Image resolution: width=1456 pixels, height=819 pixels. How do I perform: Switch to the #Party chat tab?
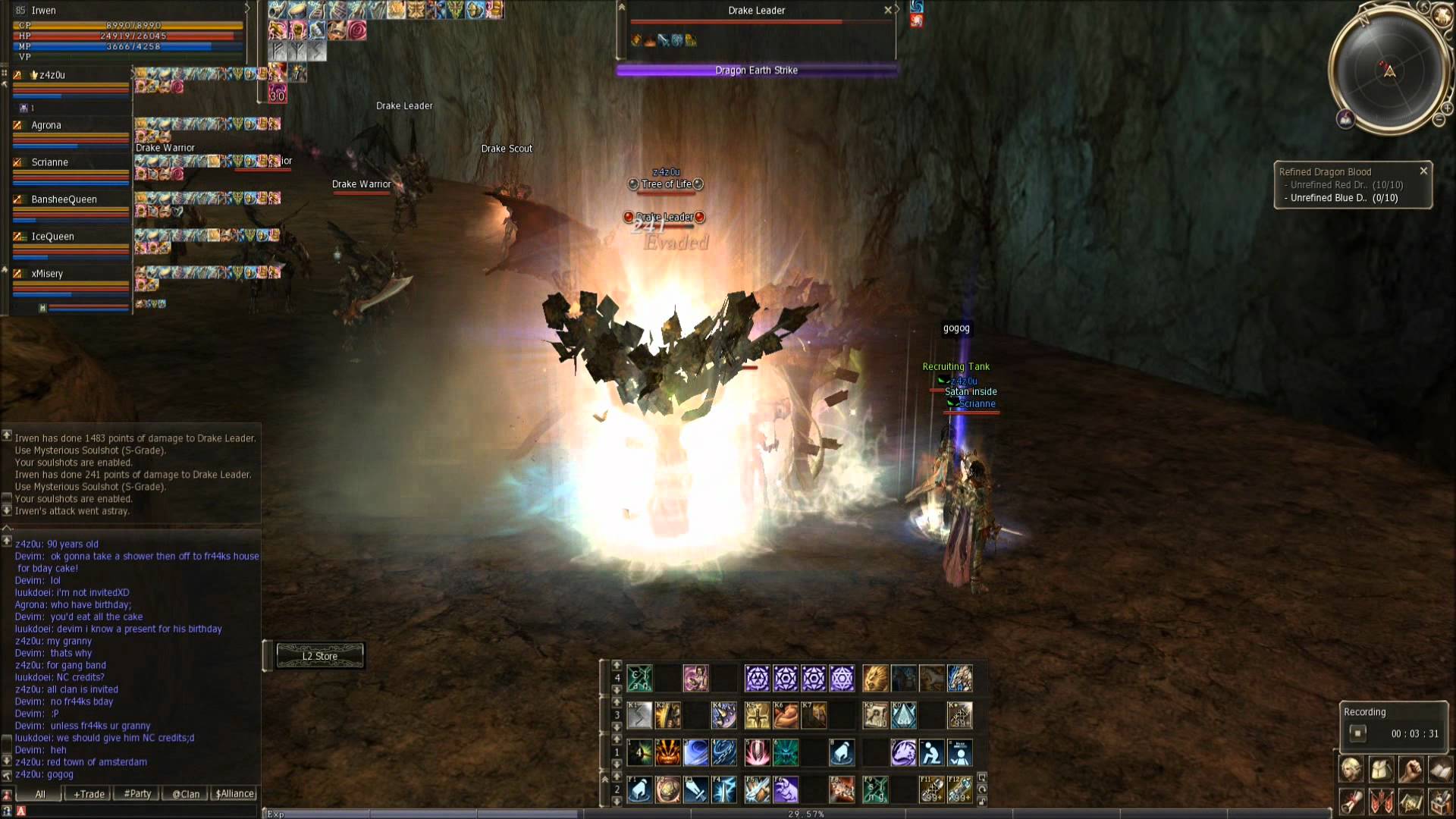tap(137, 794)
